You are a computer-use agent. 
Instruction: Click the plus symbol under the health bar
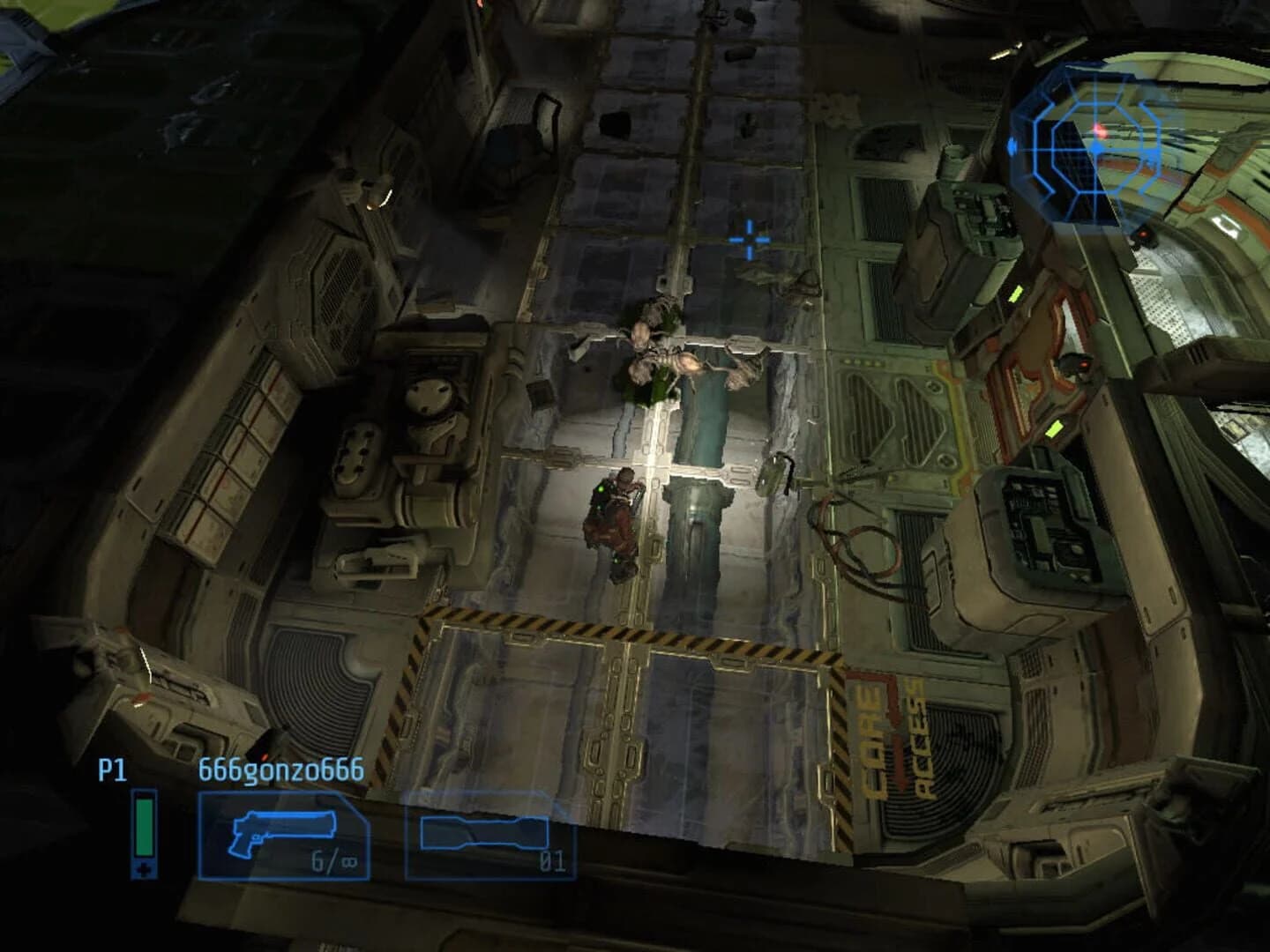pyautogui.click(x=143, y=869)
